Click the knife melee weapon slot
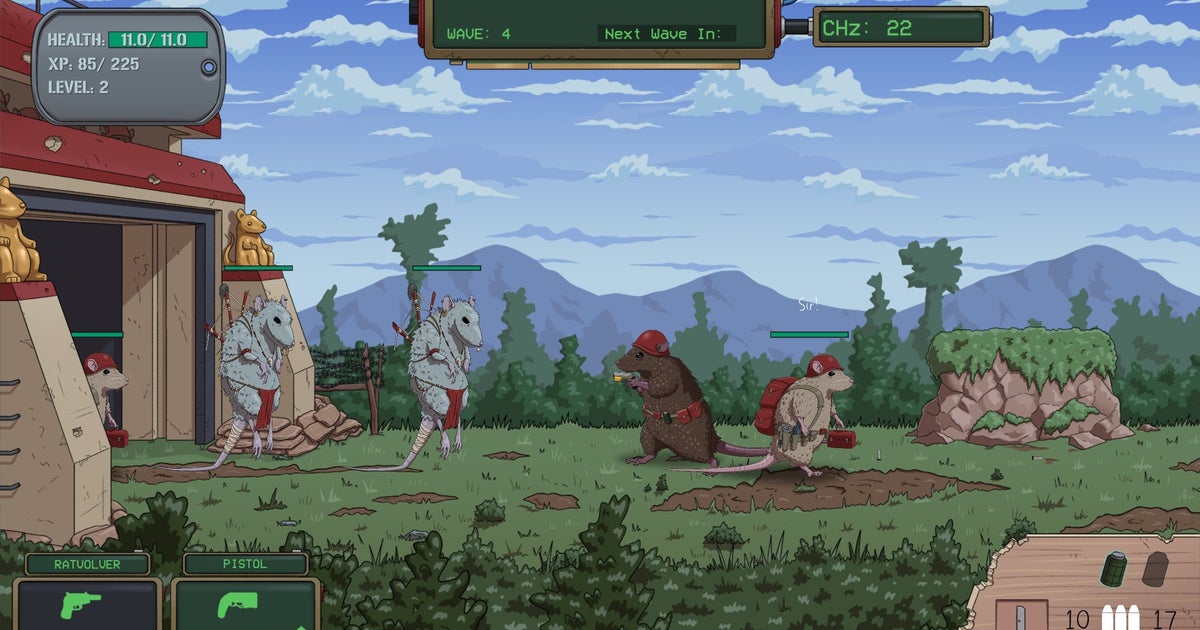The width and height of the screenshot is (1200, 630). [1018, 615]
